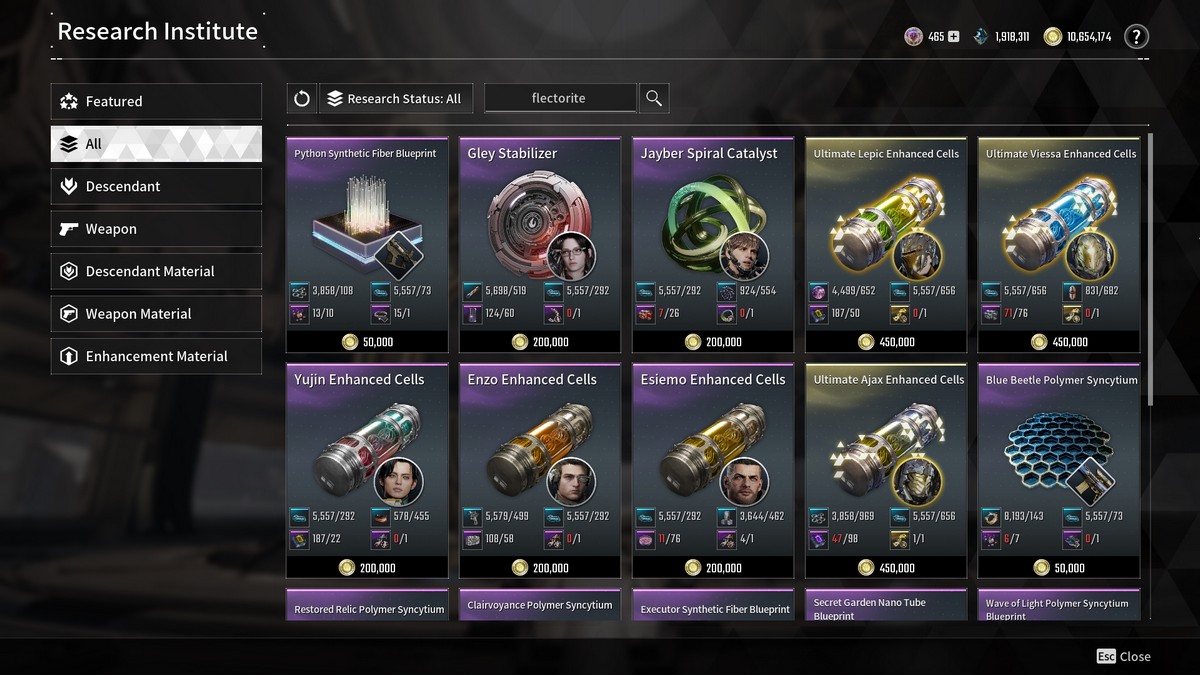
Task: Switch to the Featured category
Action: 156,101
